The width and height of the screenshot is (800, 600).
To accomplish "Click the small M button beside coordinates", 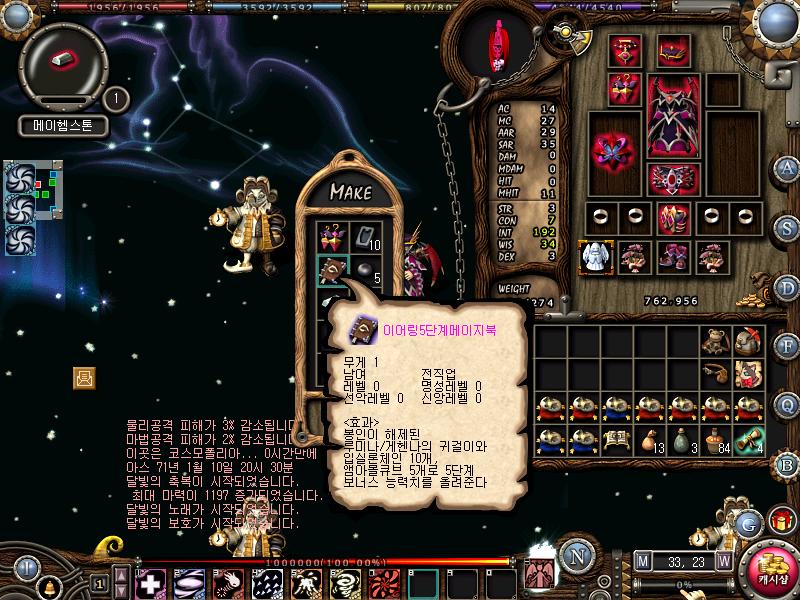I will coord(642,561).
